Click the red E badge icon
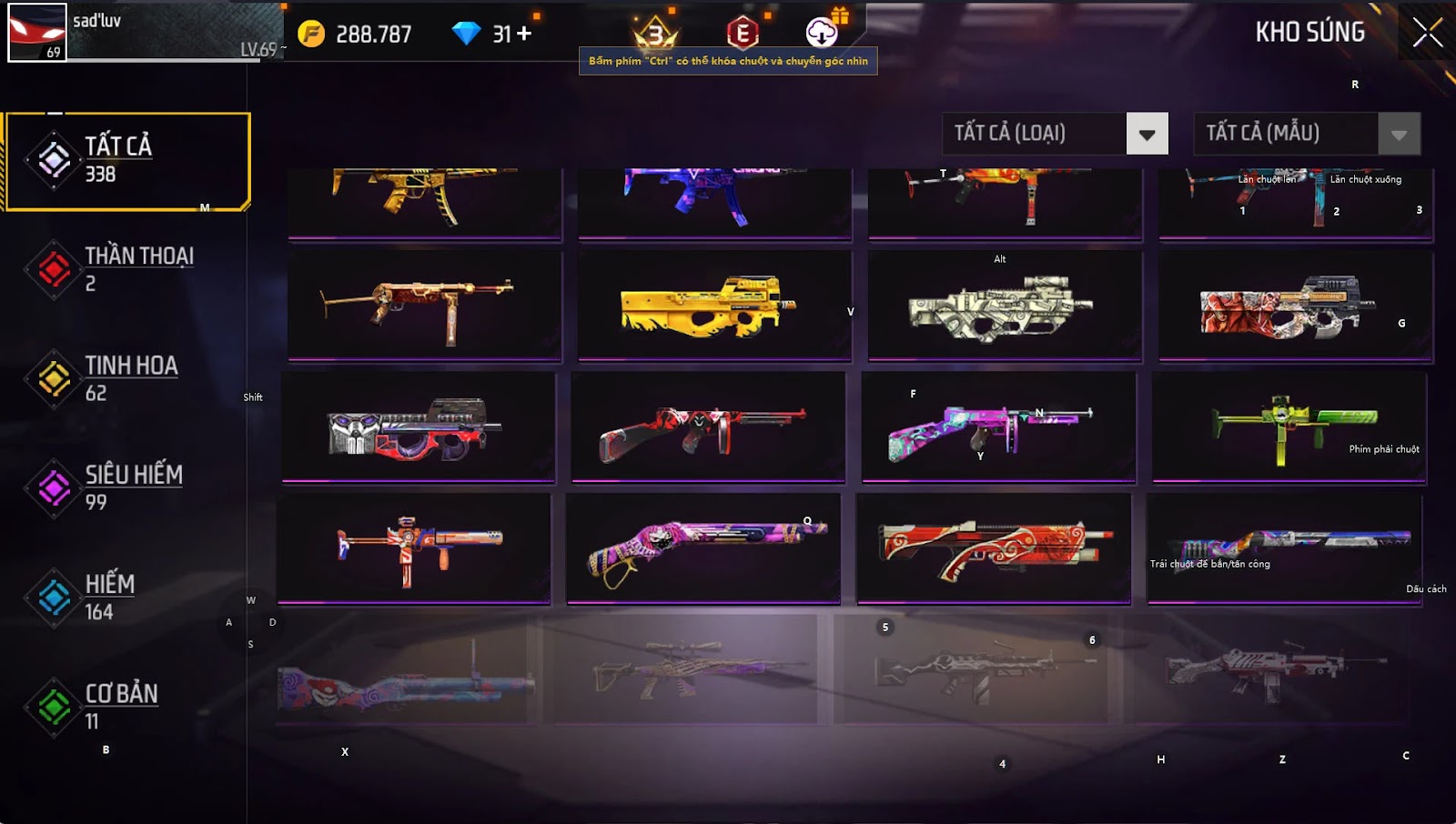1456x824 pixels. (743, 34)
